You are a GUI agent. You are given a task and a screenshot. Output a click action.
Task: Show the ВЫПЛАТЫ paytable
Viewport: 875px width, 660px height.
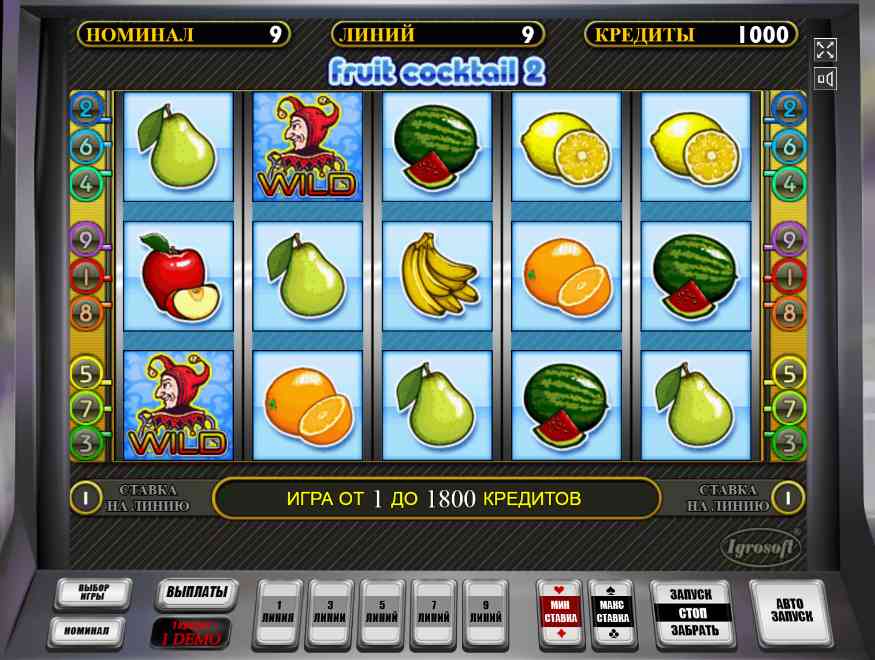(196, 592)
